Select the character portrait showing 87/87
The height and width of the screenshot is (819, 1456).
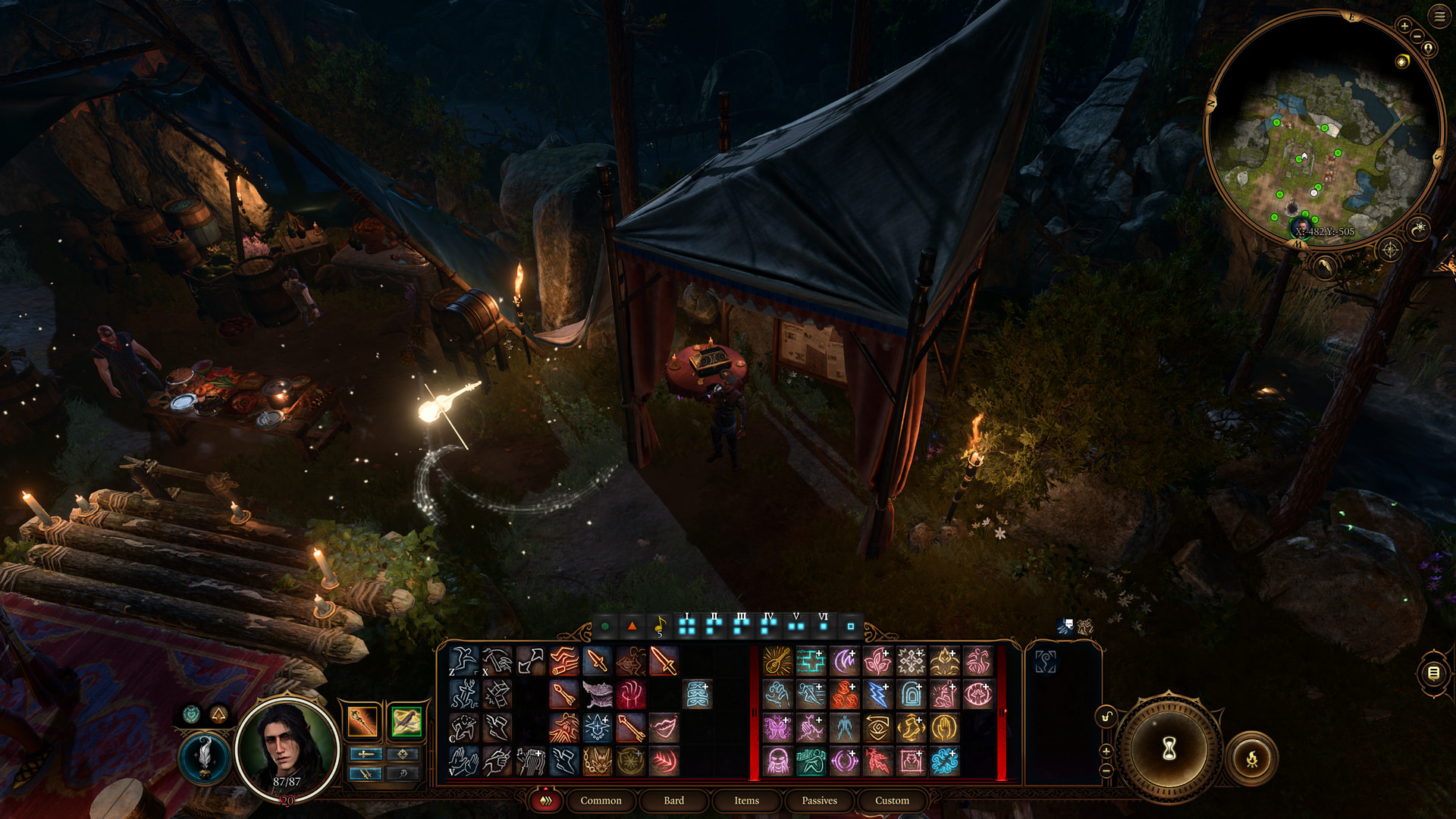pyautogui.click(x=287, y=748)
